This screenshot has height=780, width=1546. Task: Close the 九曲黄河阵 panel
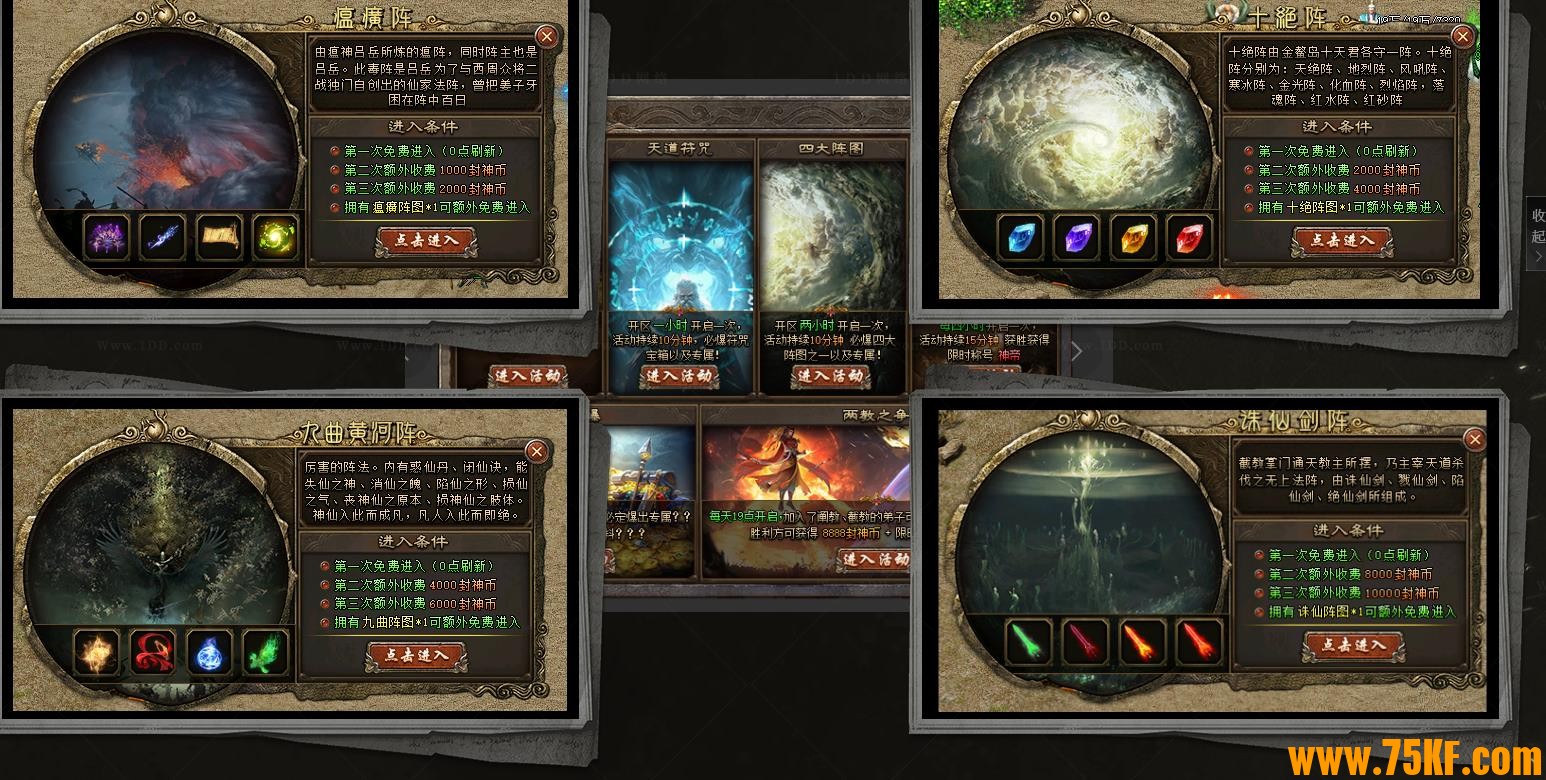pos(536,452)
